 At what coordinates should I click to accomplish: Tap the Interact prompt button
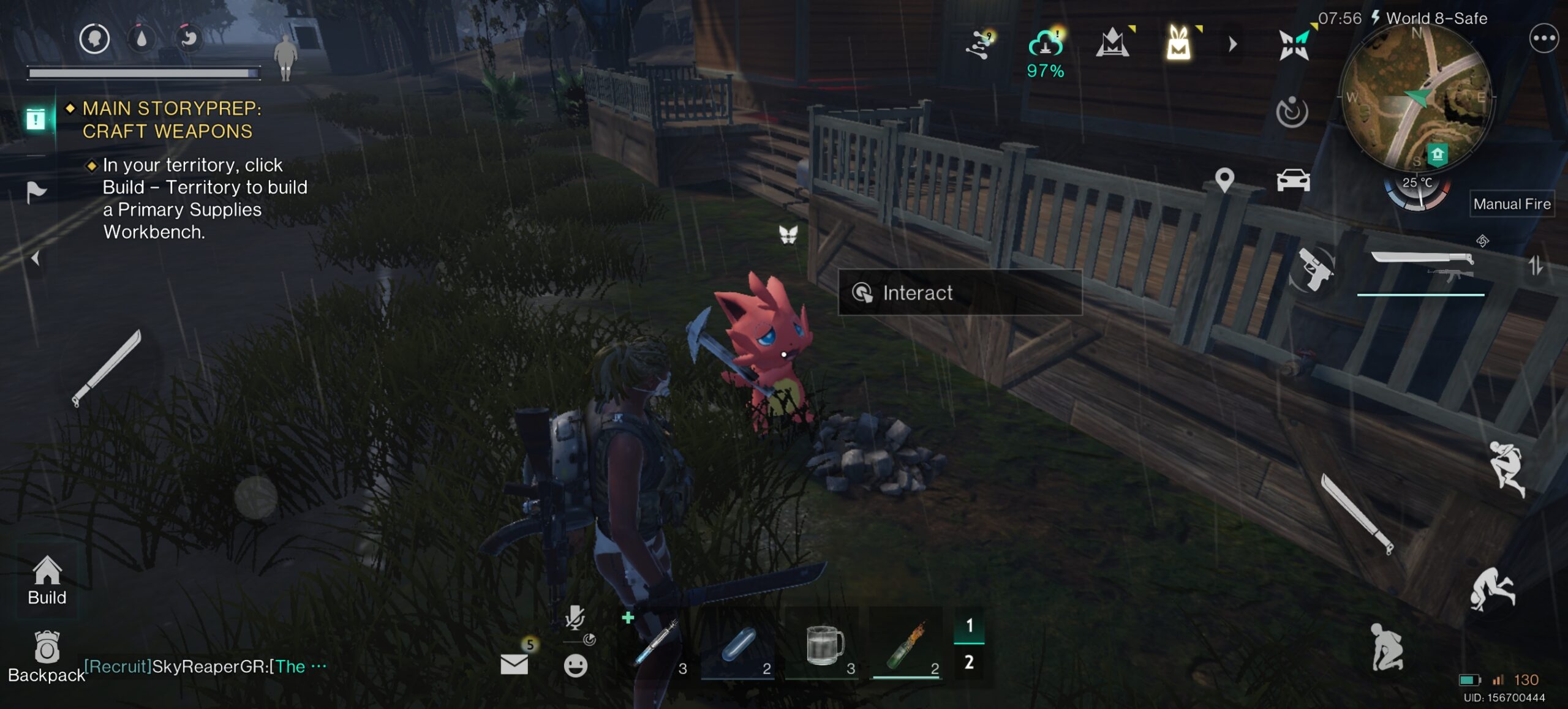point(959,293)
